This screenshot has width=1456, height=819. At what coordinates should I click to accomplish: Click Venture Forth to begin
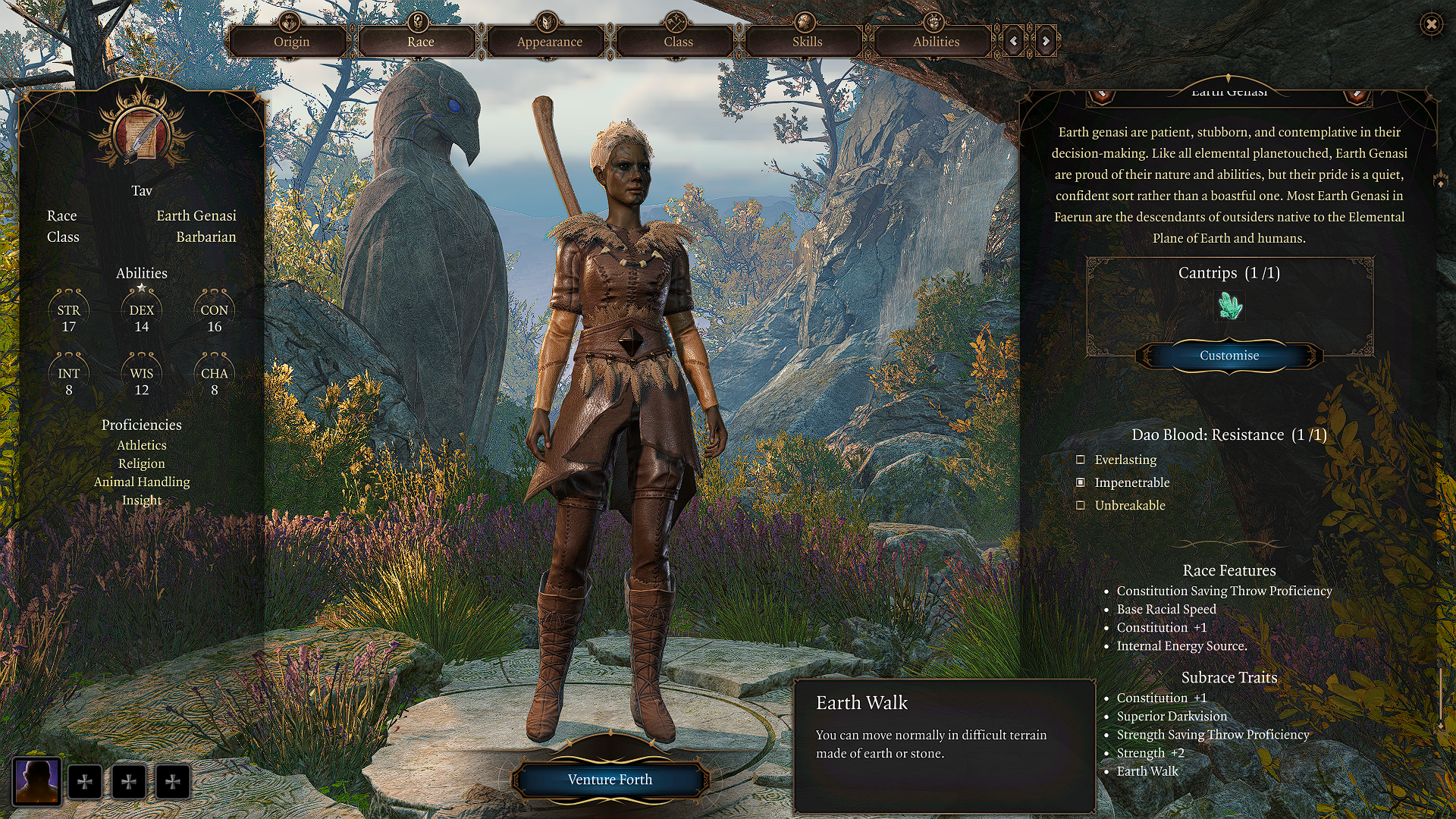[610, 780]
